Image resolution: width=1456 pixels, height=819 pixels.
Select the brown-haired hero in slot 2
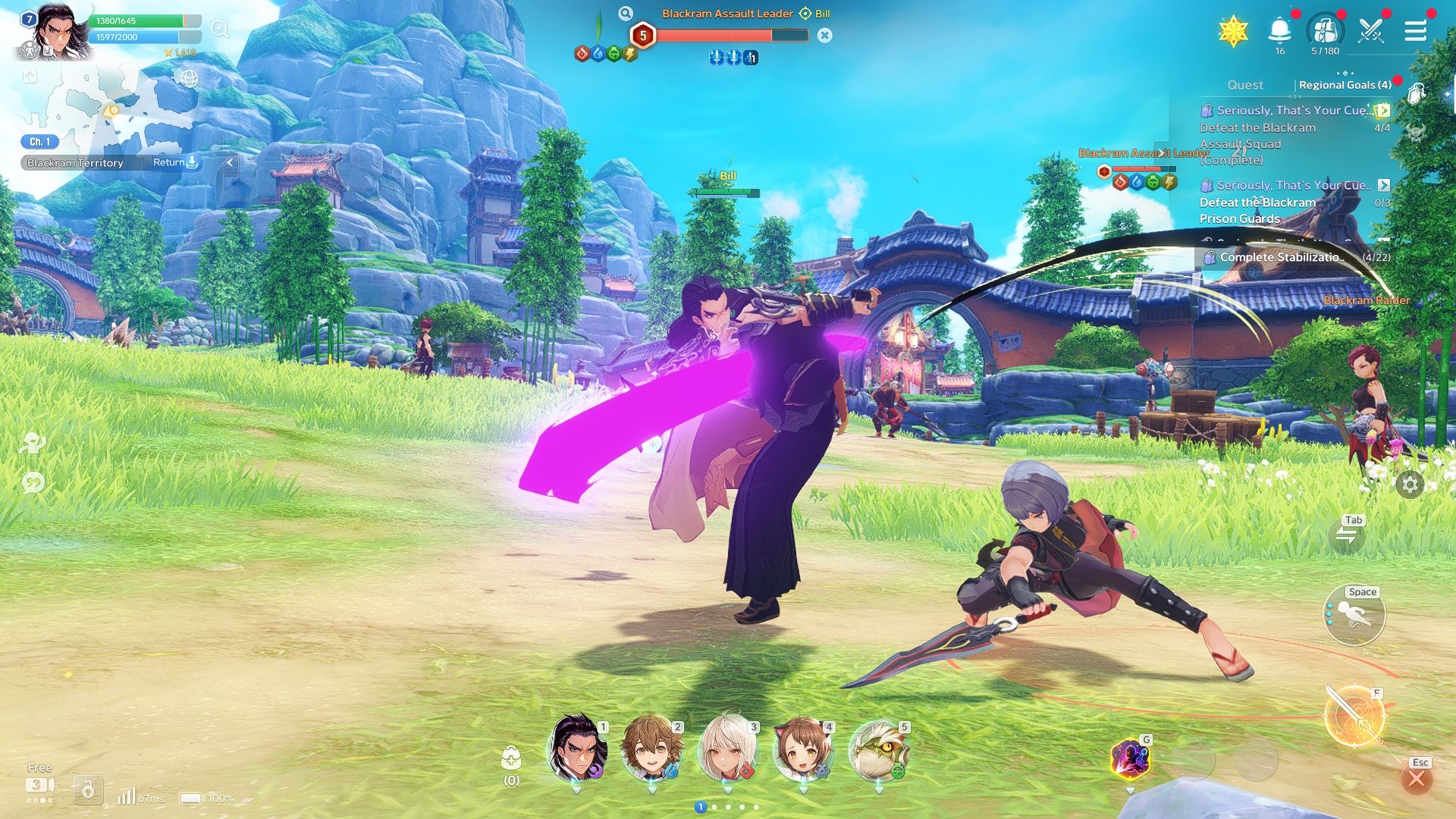point(651,749)
